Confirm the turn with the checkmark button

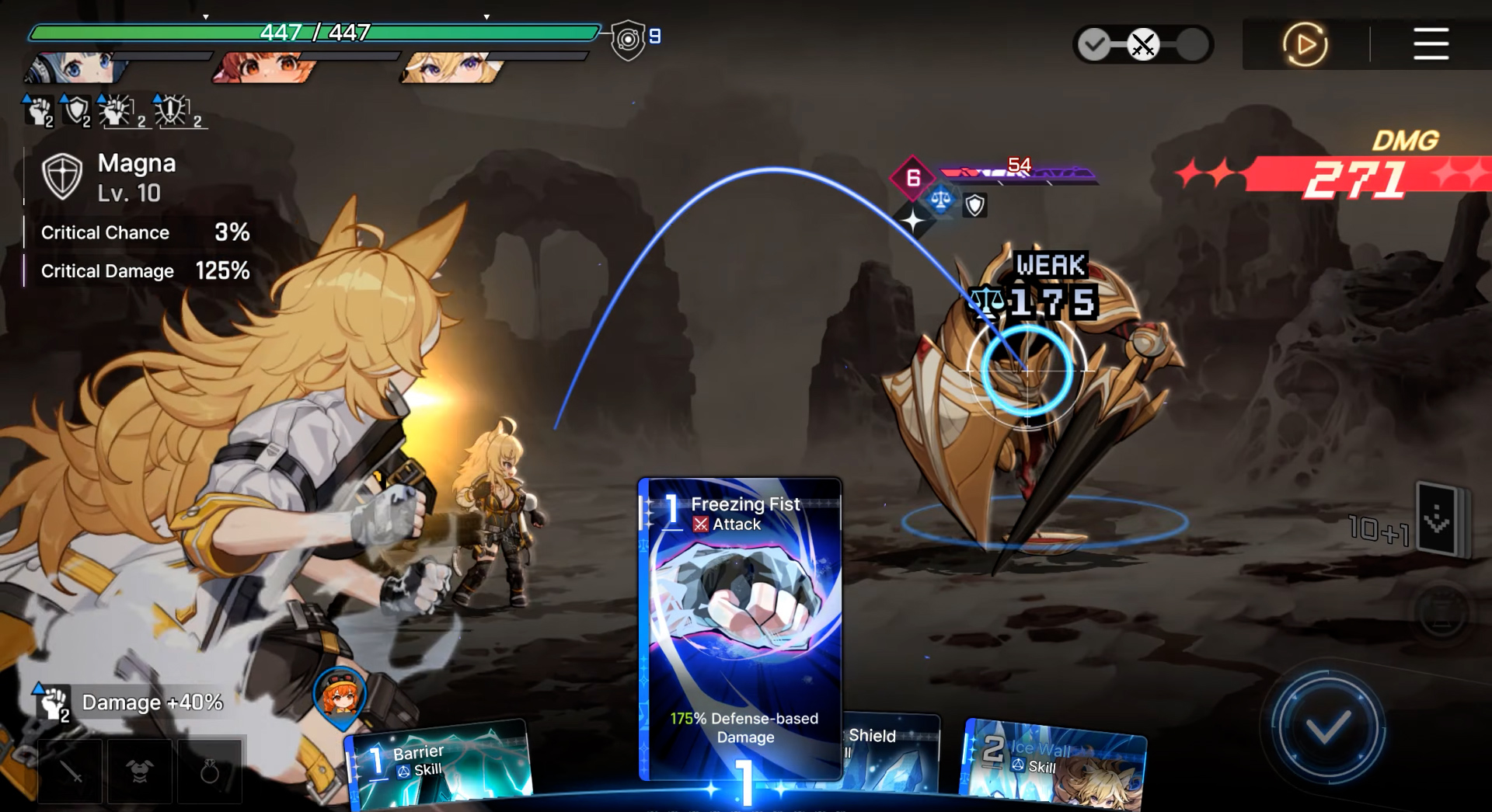click(x=1327, y=728)
